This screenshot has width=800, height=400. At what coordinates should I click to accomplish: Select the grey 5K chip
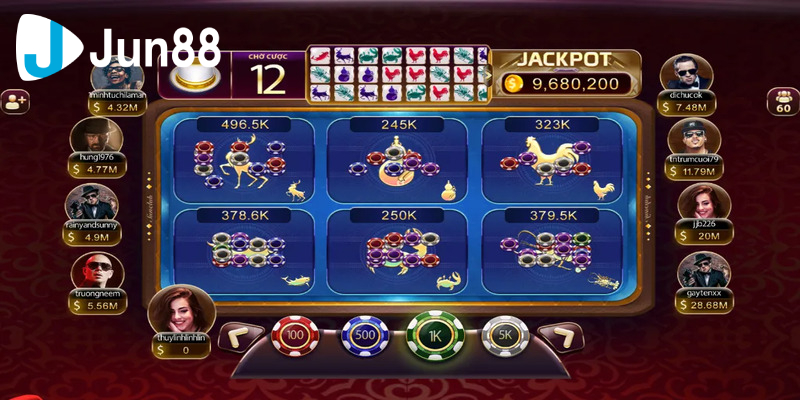tap(503, 337)
